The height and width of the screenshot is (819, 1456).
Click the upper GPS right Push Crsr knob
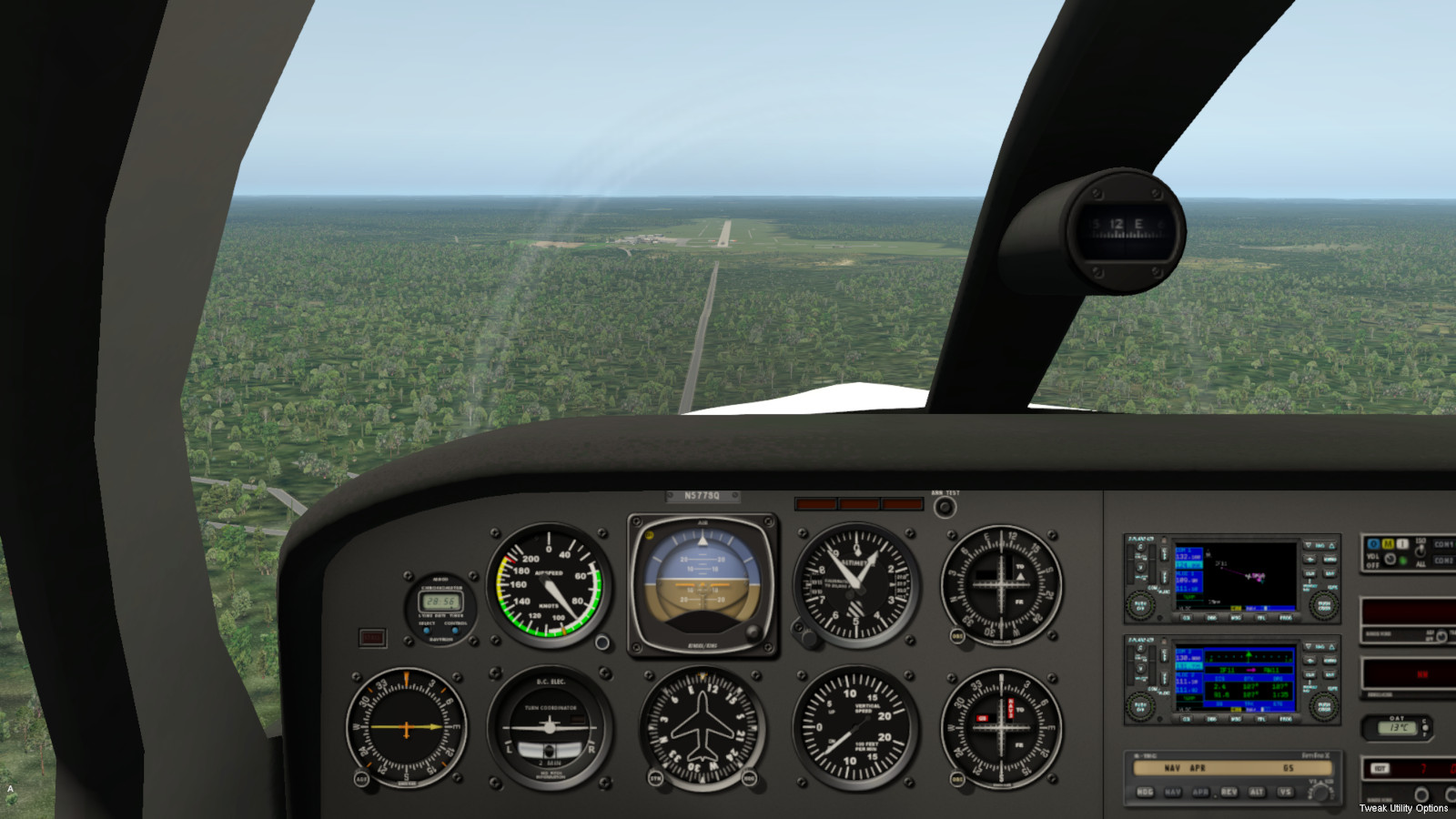[x=1322, y=603]
